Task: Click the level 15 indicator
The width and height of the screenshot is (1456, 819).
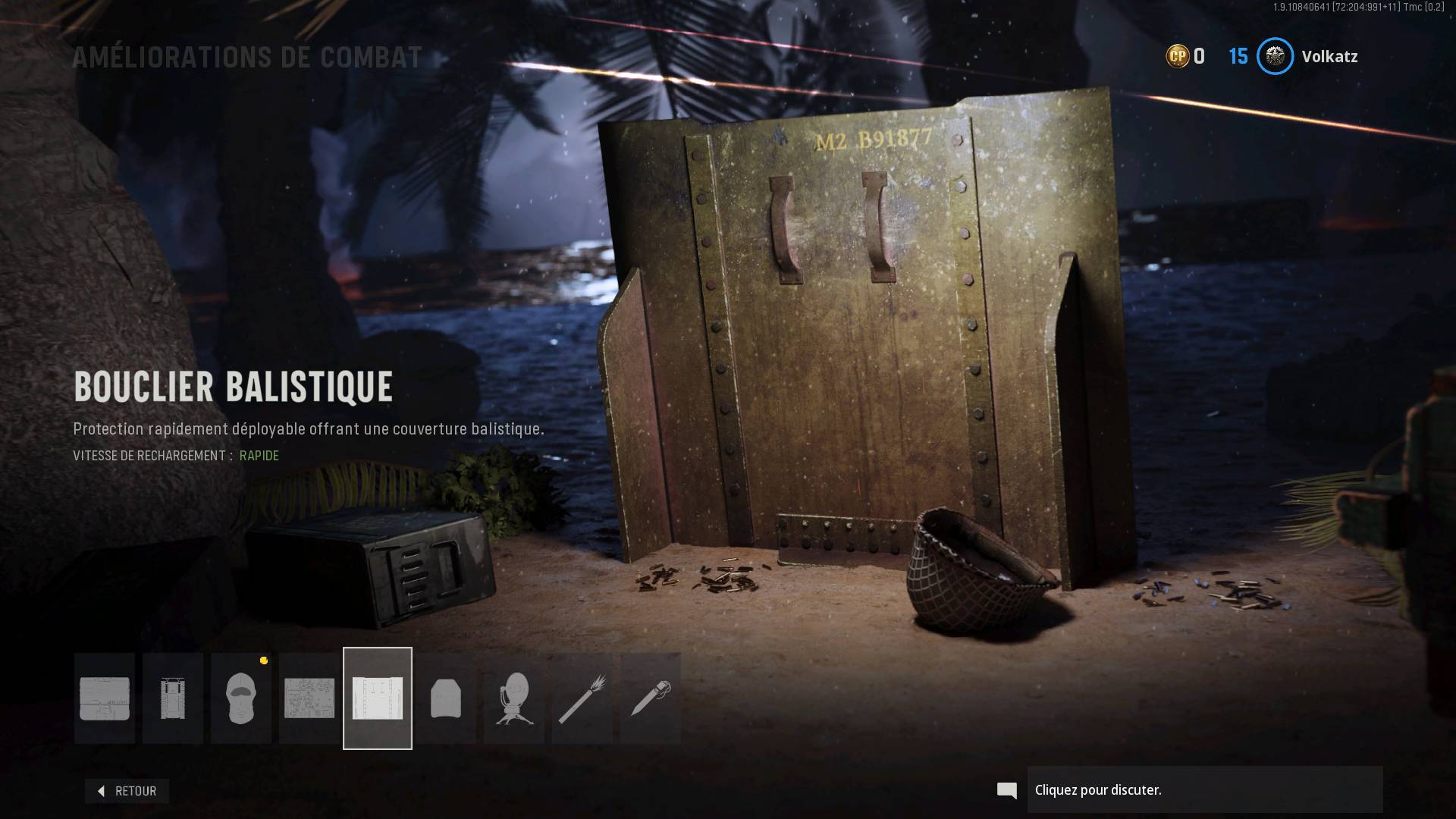Action: 1238,56
